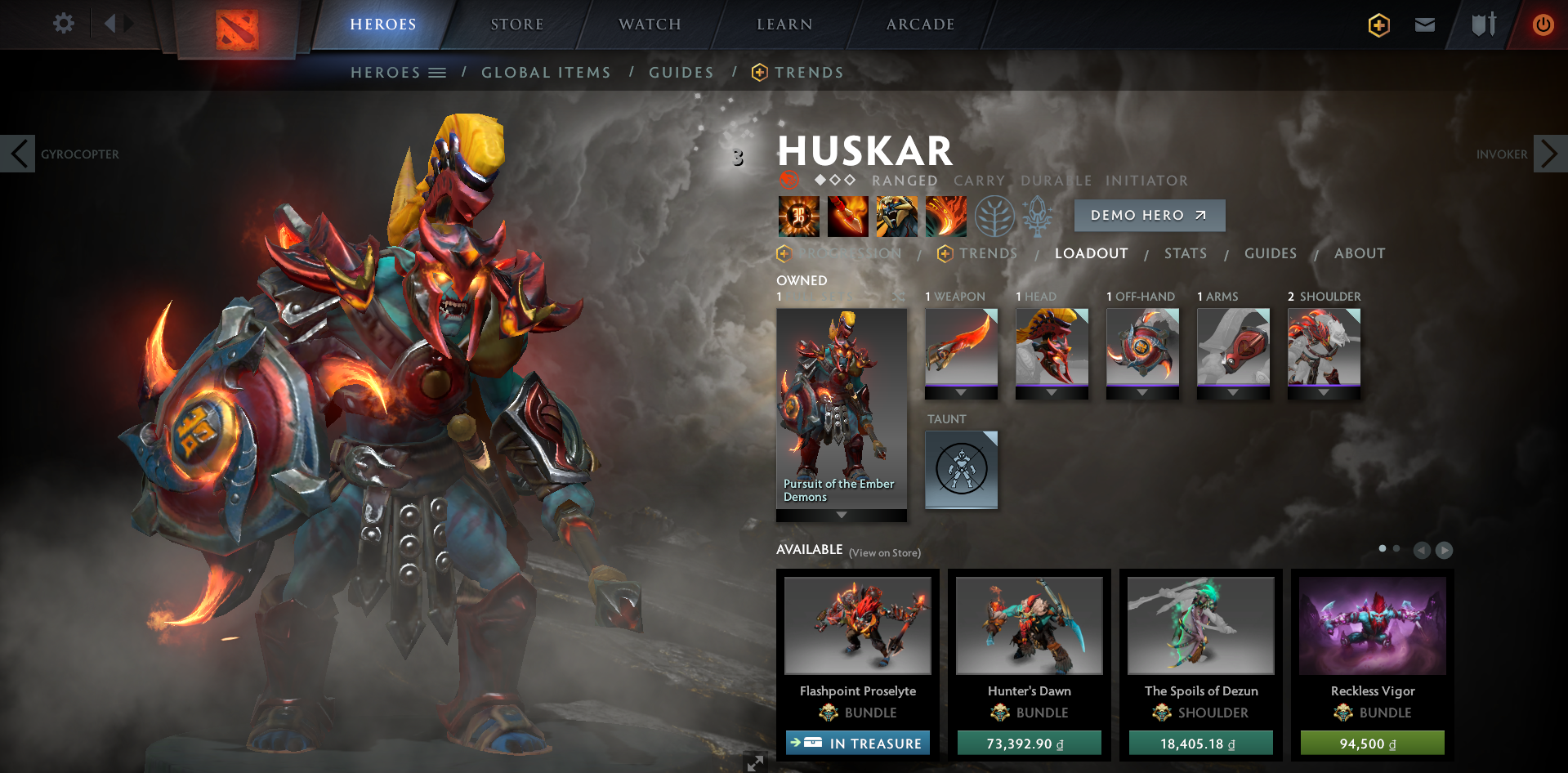
Task: Open the Learn section
Action: click(784, 25)
